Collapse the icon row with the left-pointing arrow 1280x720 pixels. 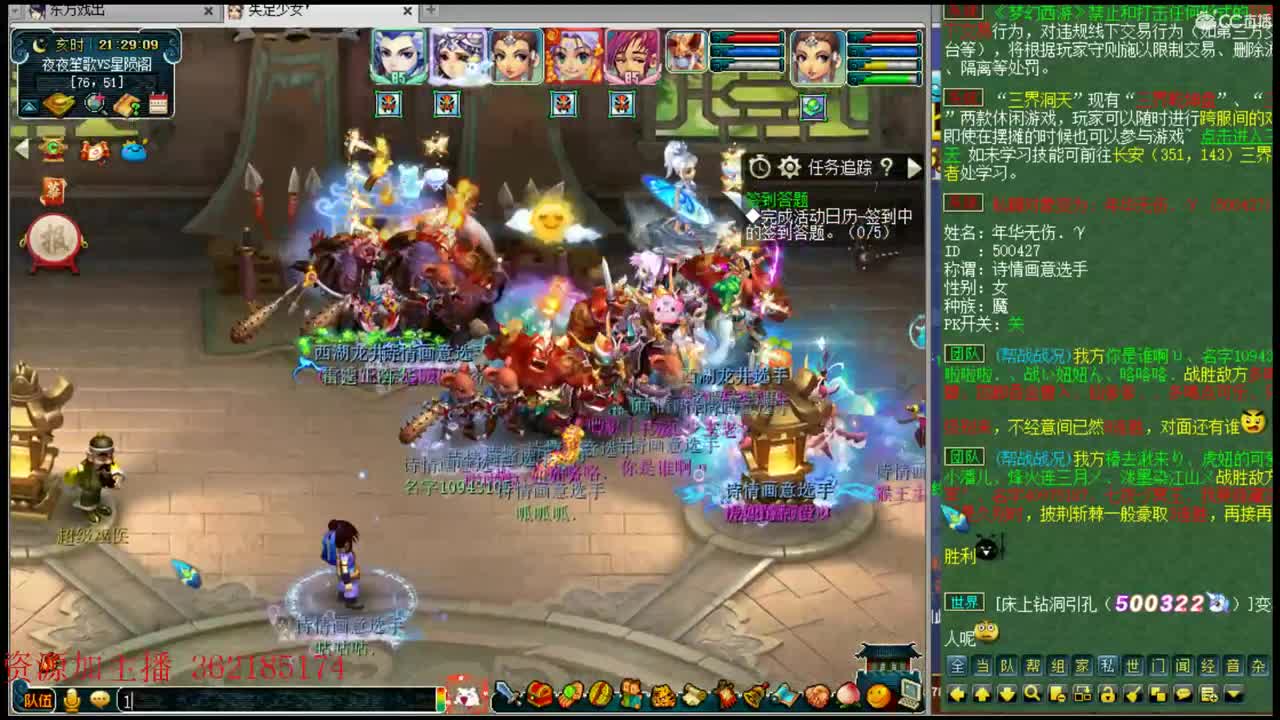(x=22, y=148)
